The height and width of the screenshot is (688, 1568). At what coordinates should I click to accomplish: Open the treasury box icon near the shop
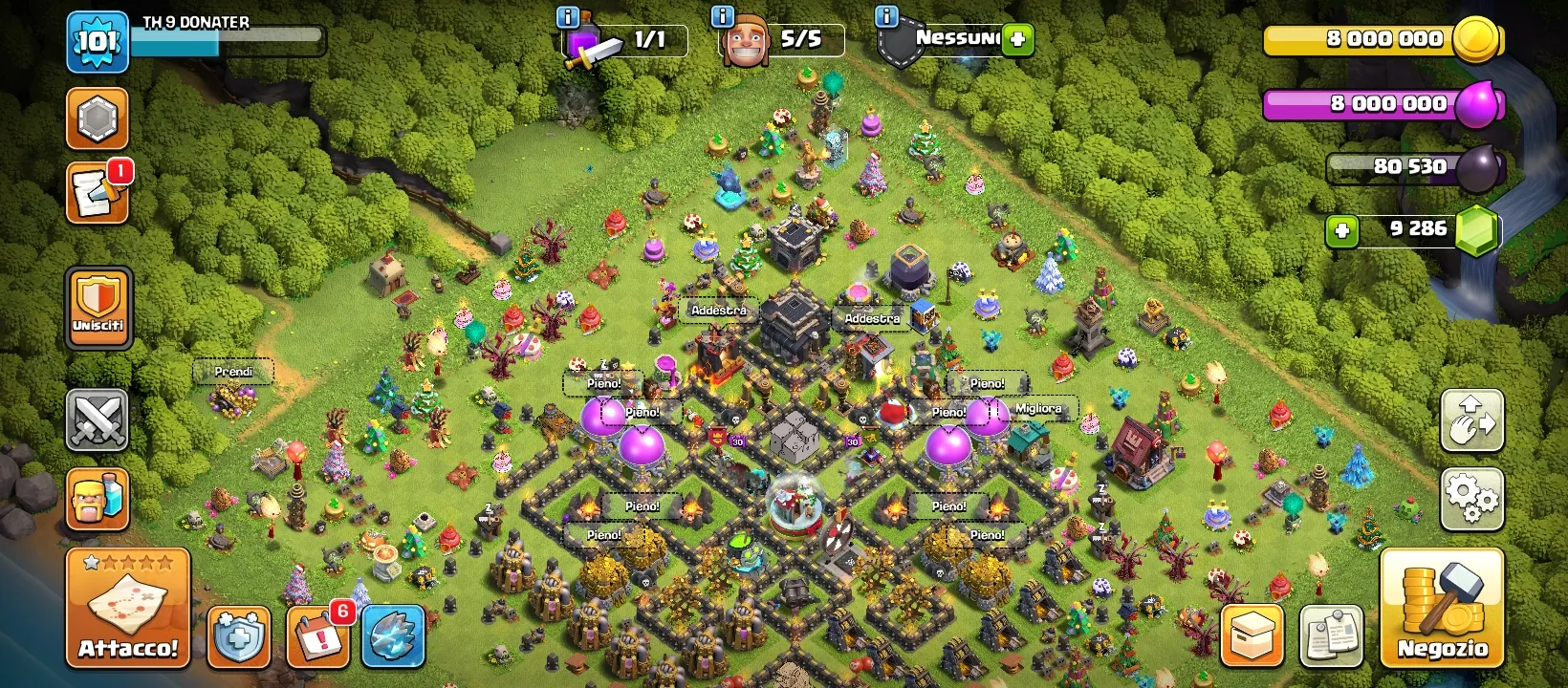(1251, 634)
